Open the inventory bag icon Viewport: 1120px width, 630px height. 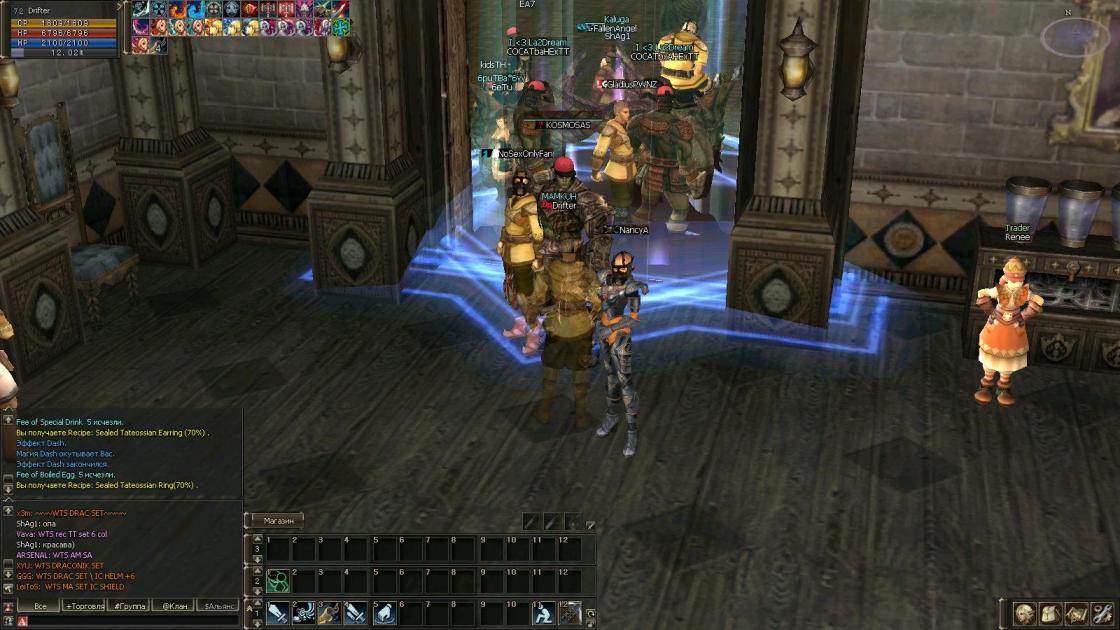[1050, 612]
